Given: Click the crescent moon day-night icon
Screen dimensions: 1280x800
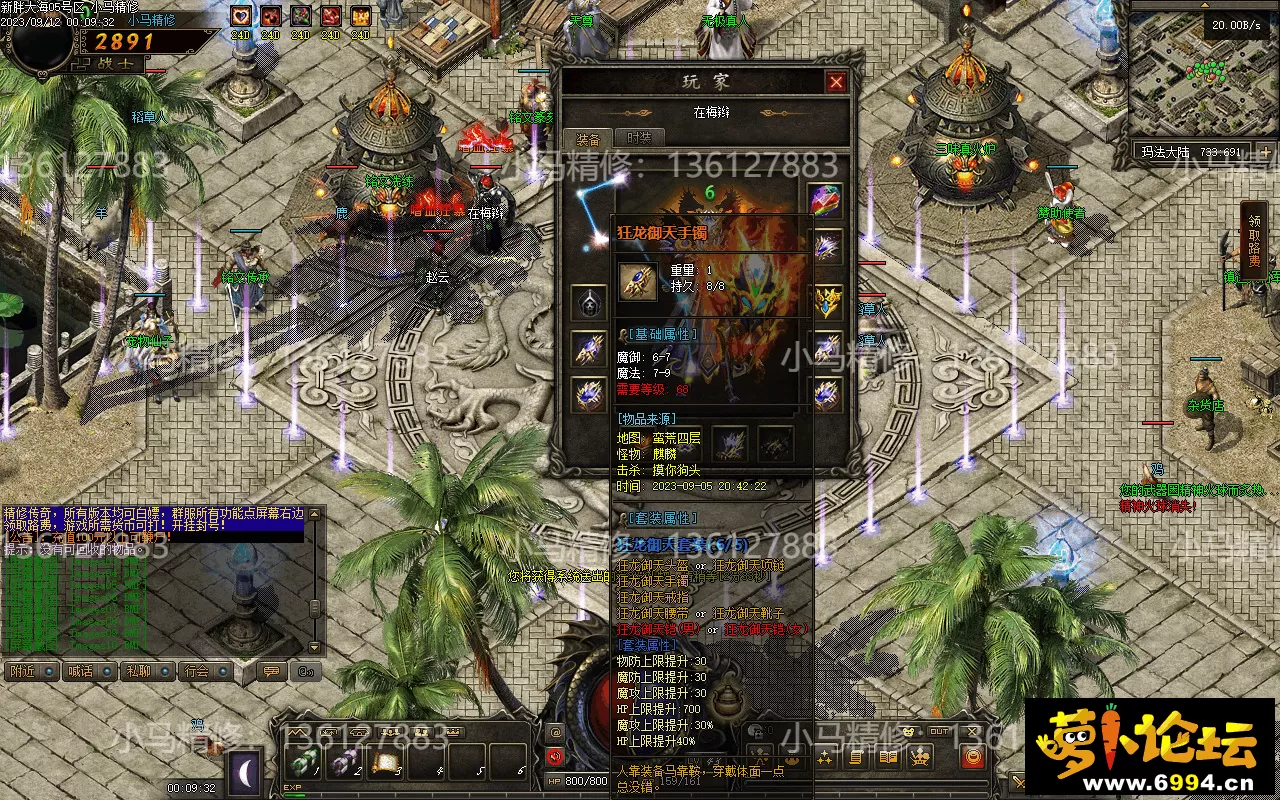Looking at the screenshot, I should [245, 770].
